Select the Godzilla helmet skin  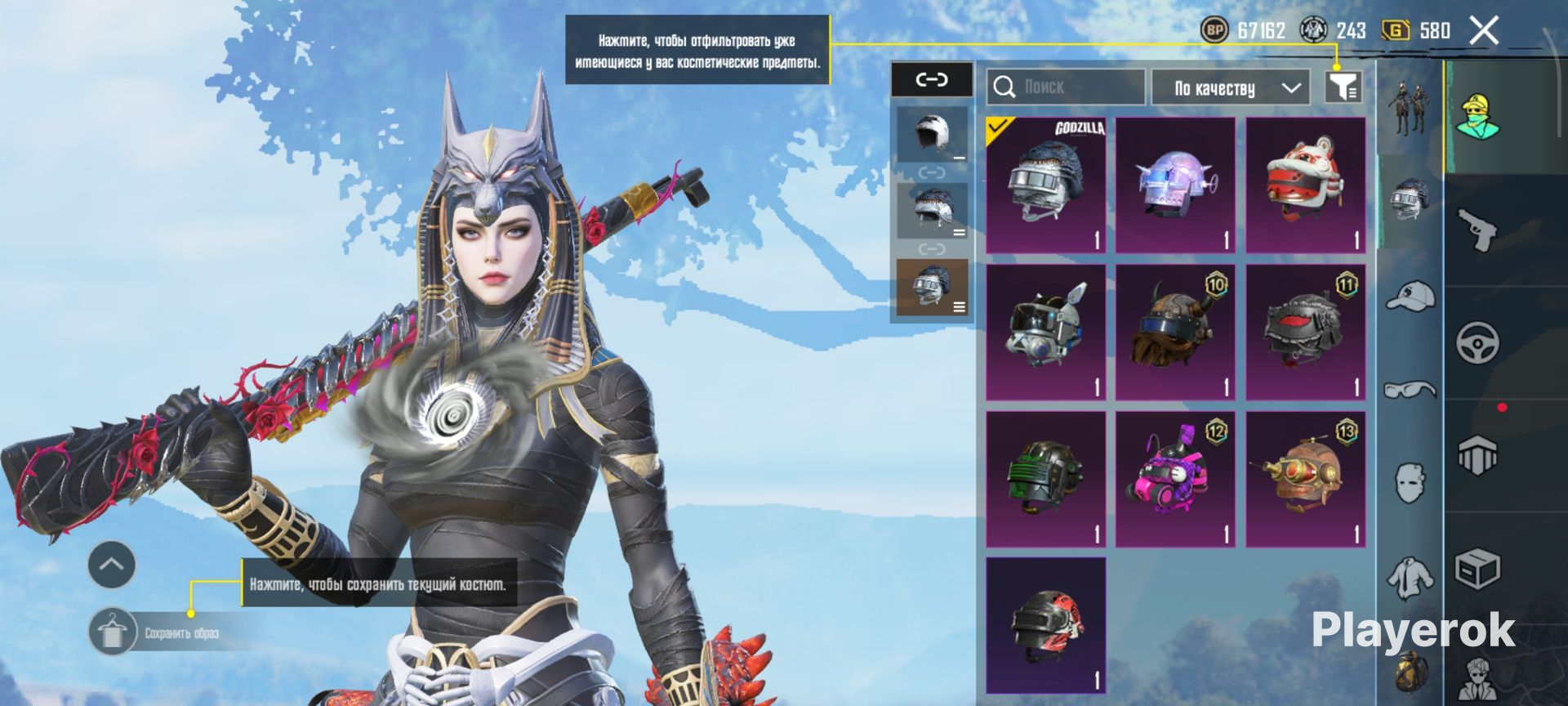point(1045,185)
